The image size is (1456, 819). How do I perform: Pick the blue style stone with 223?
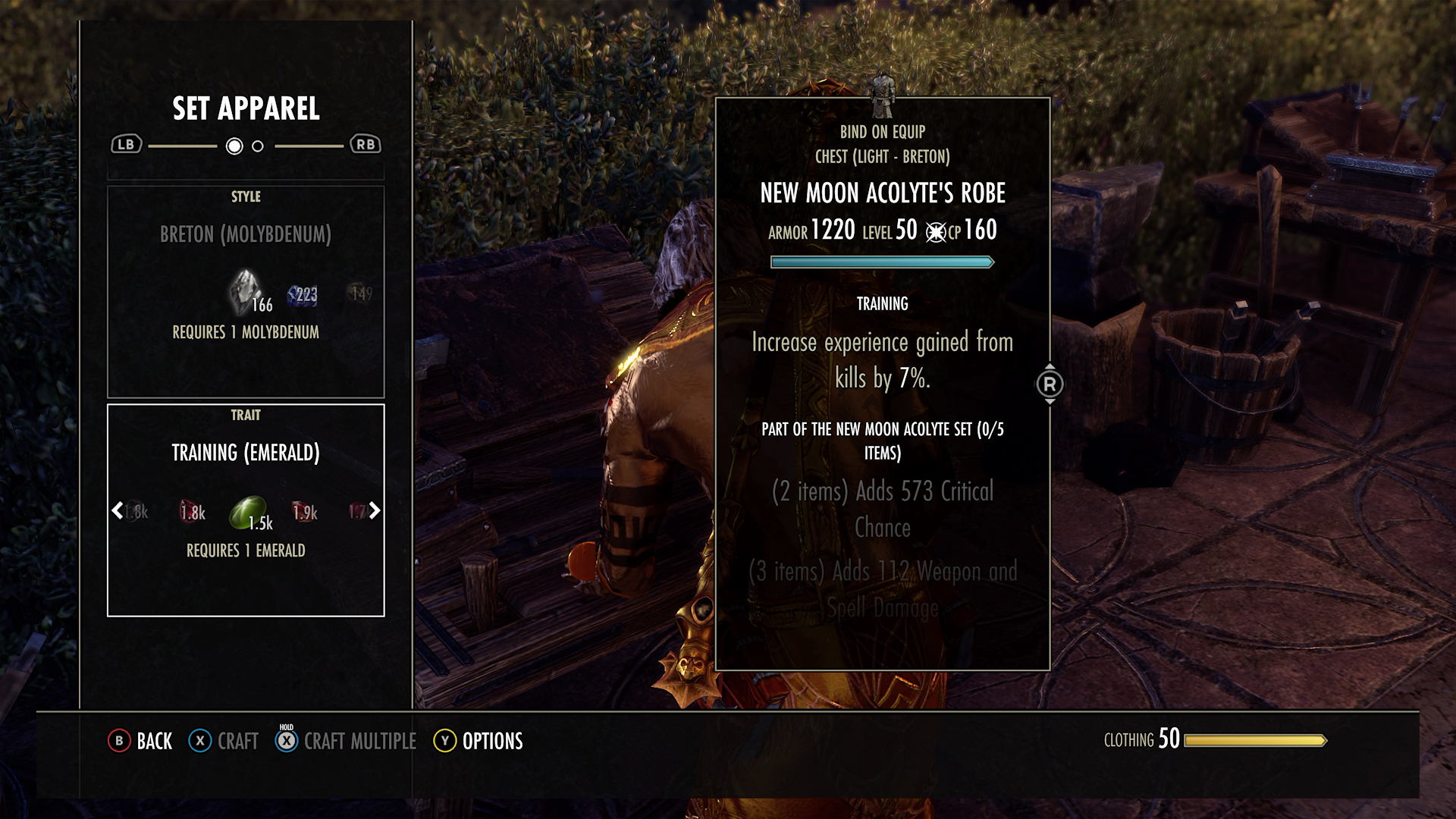click(x=302, y=295)
